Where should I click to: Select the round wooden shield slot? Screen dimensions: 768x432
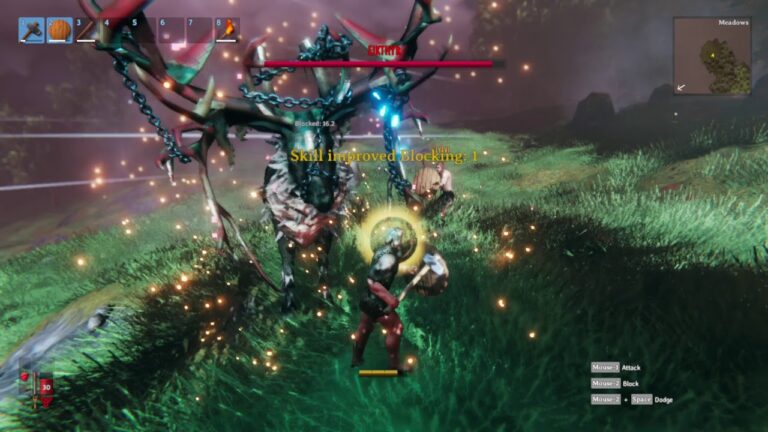click(x=59, y=30)
